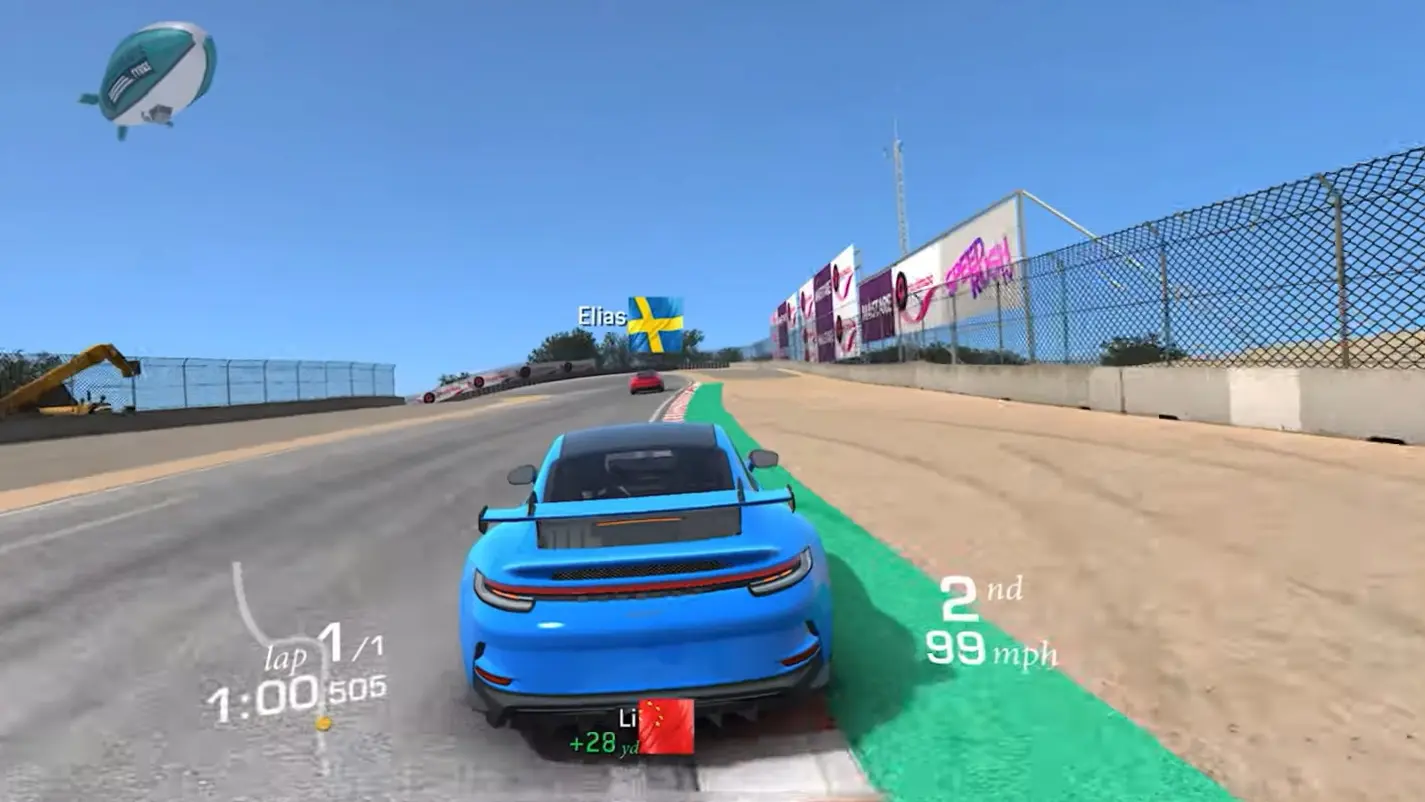This screenshot has width=1425, height=802.
Task: Click the Swedish flag beside Elias
Action: (657, 324)
